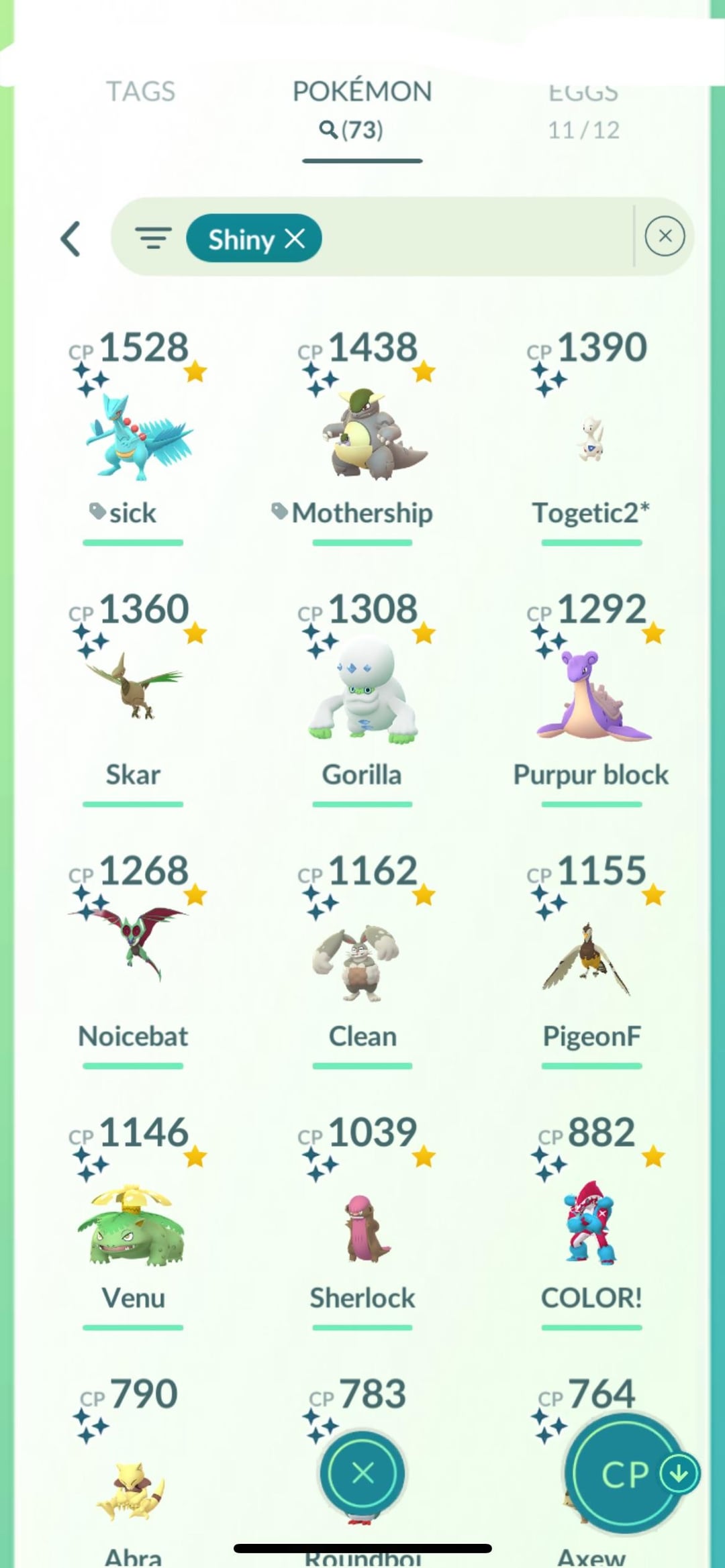Switch to the TAGS tab
The image size is (725, 1568).
point(140,91)
